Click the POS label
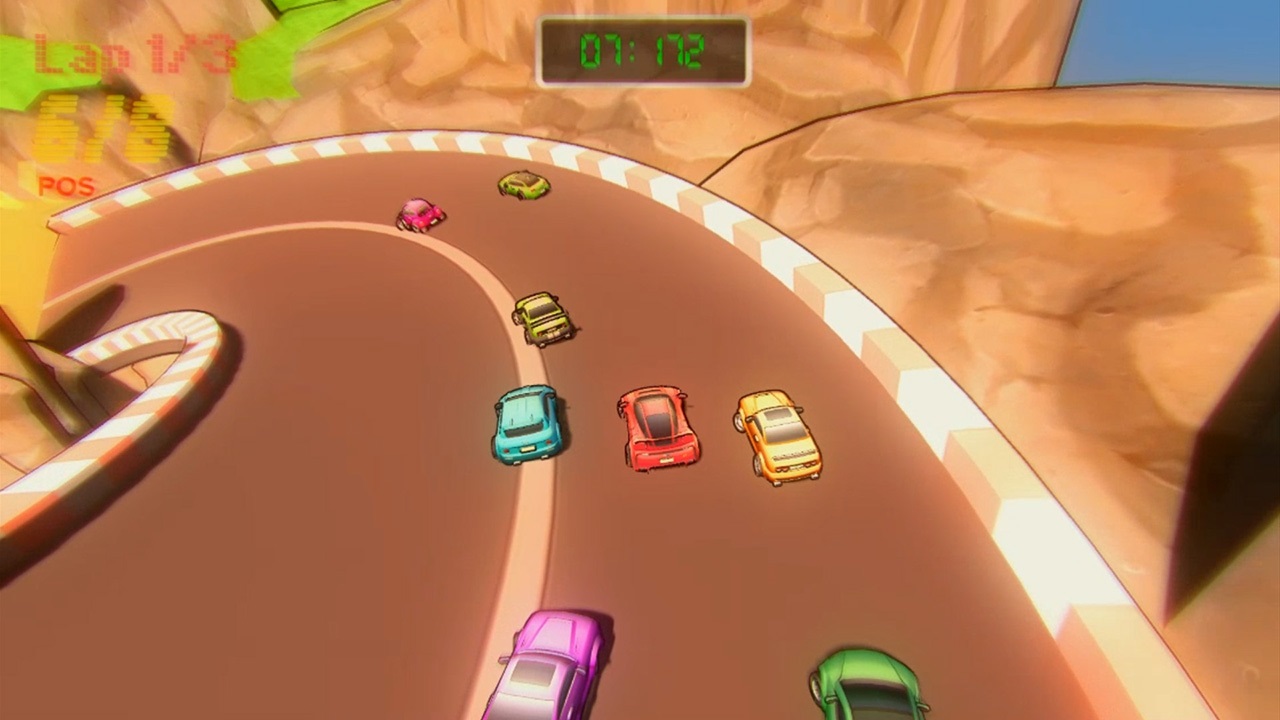The height and width of the screenshot is (720, 1280). (65, 186)
